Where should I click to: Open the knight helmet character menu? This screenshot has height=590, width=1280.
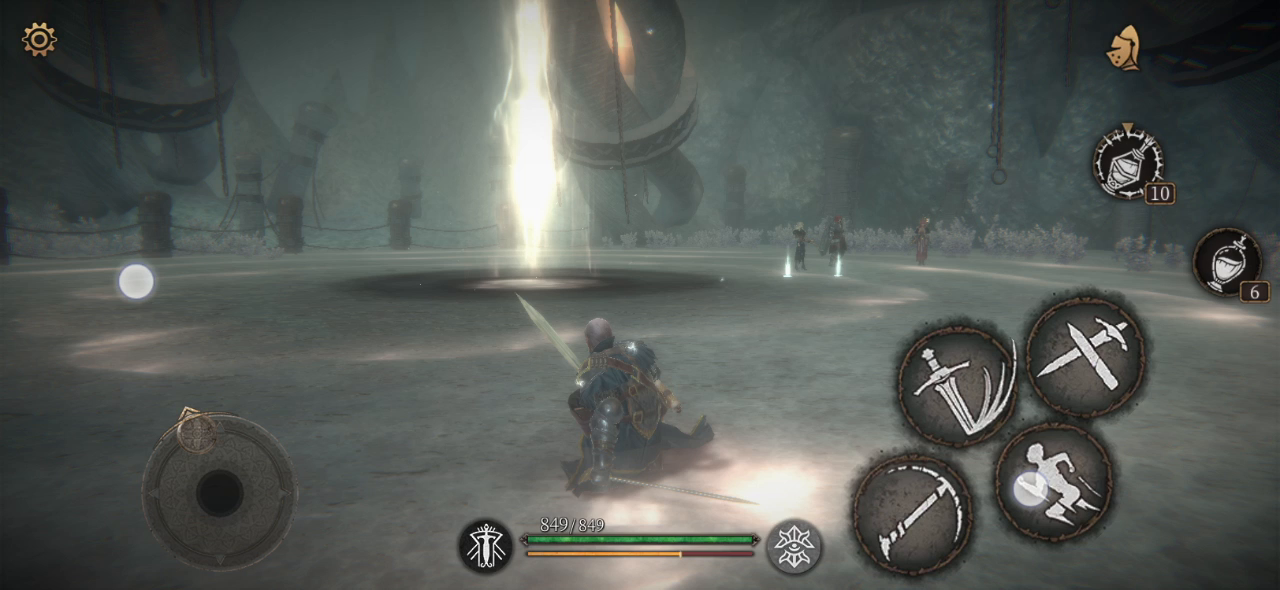tap(1125, 48)
